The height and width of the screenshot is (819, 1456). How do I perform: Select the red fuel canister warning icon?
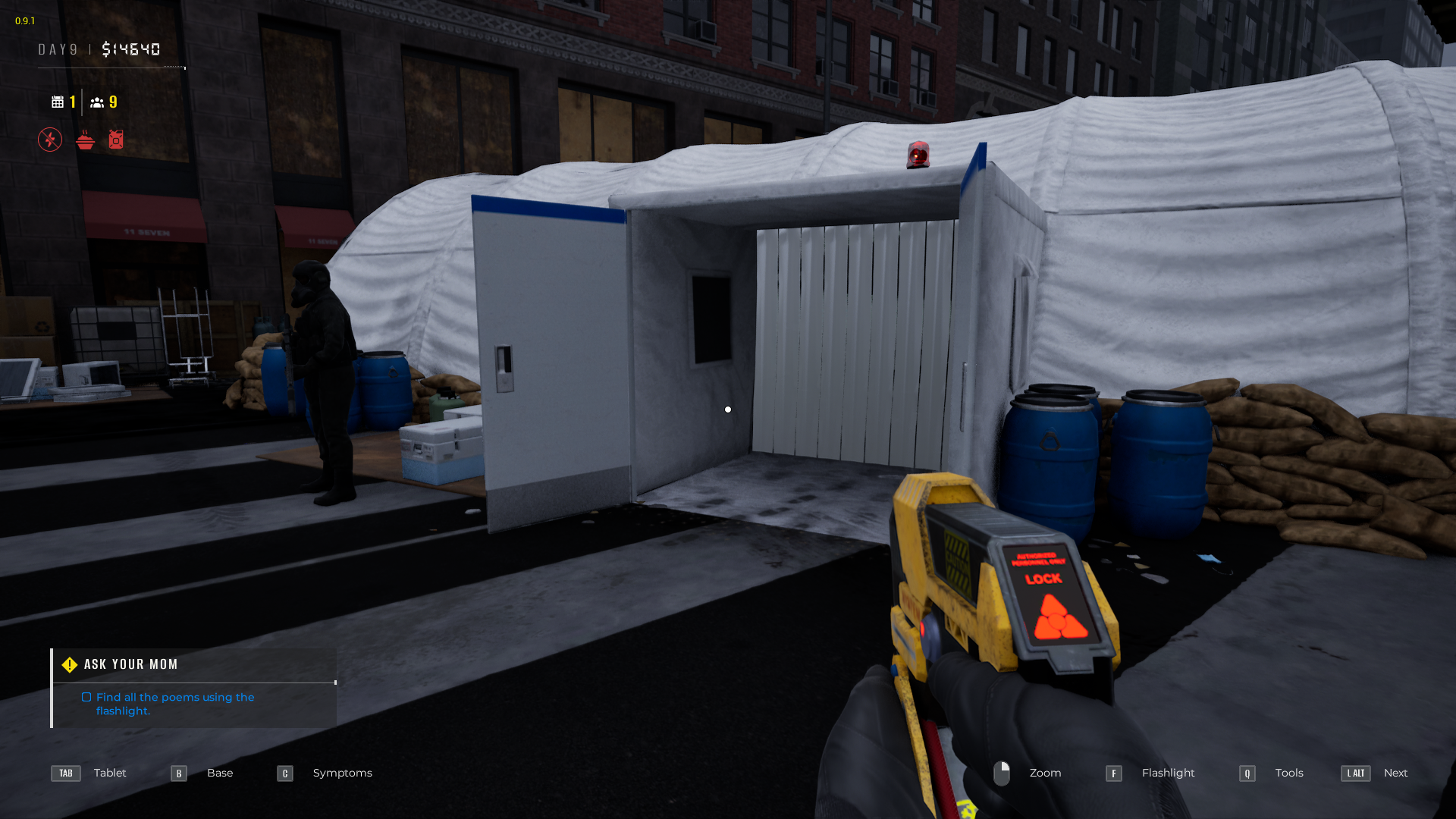tap(116, 140)
